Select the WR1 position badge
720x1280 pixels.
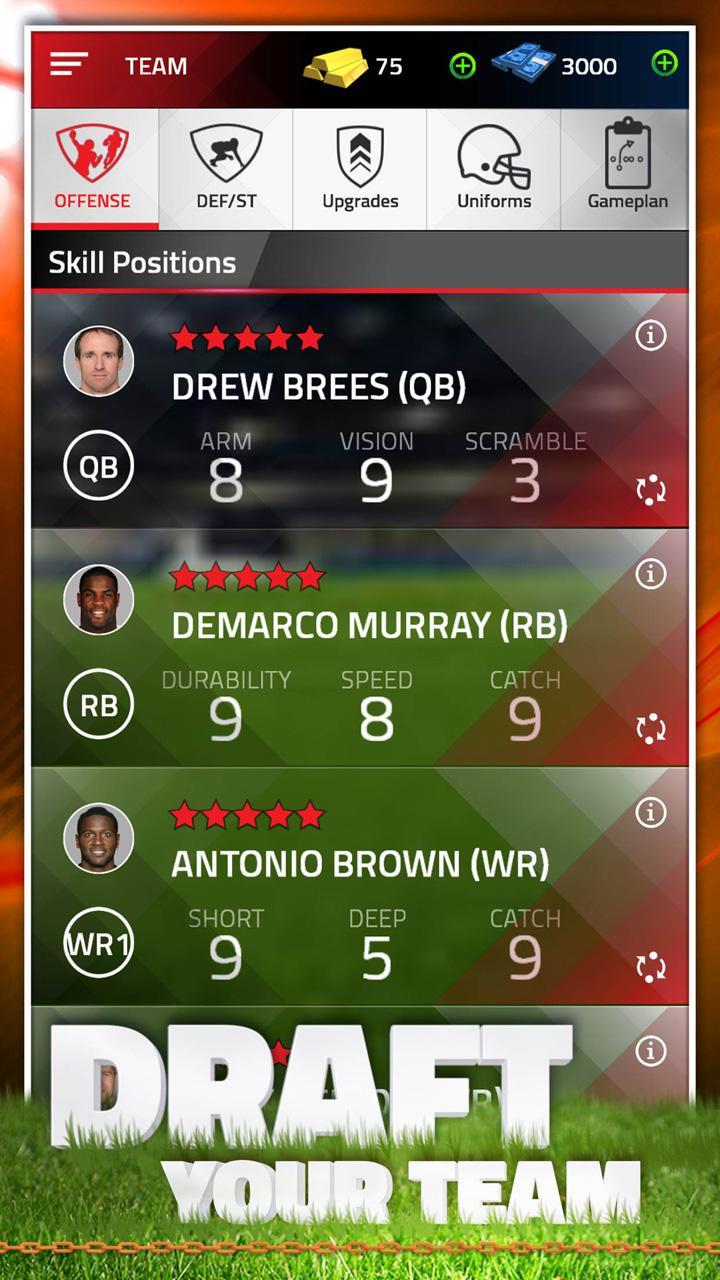98,943
